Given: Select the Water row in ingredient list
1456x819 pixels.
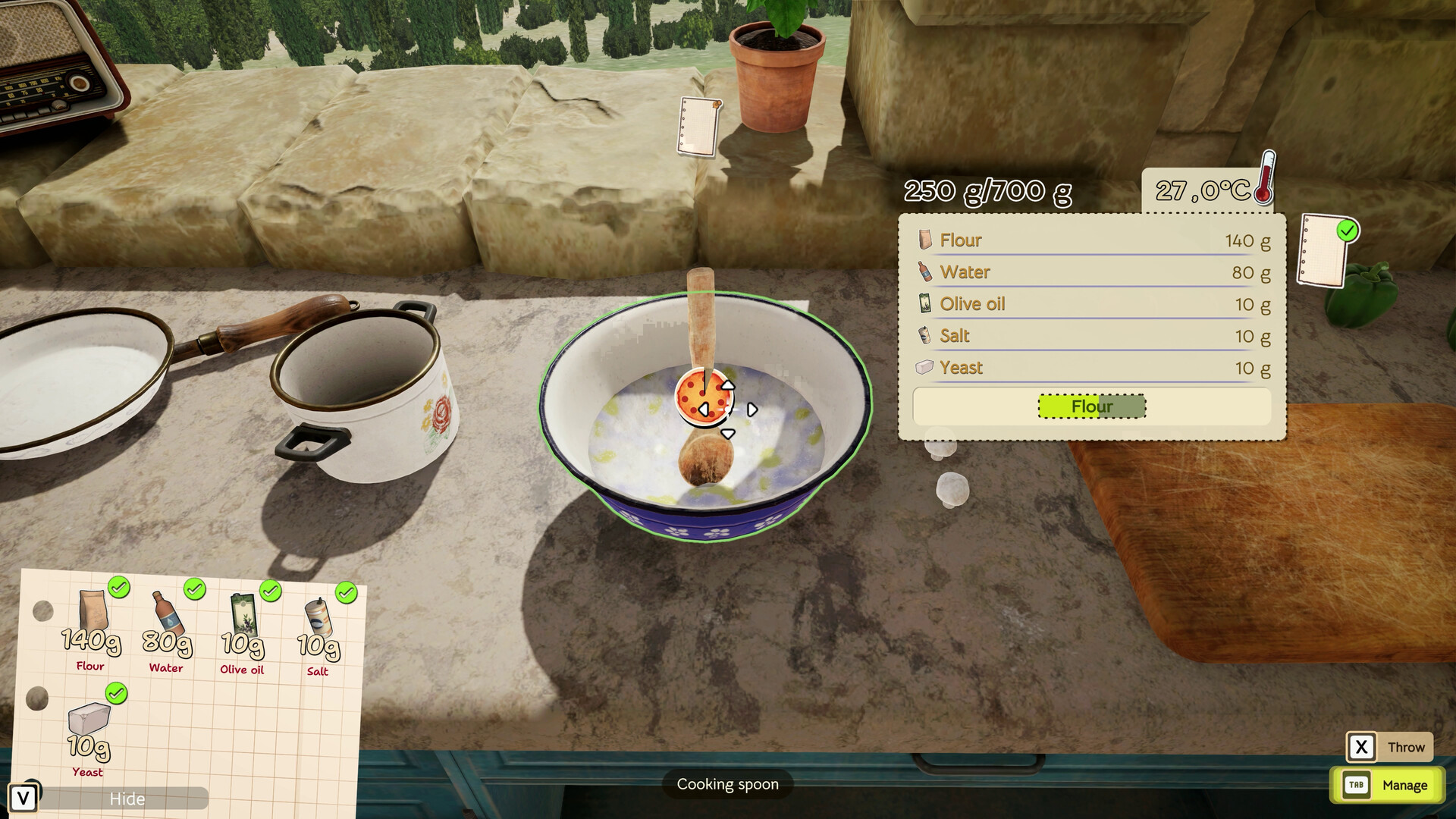Looking at the screenshot, I should pos(1092,272).
